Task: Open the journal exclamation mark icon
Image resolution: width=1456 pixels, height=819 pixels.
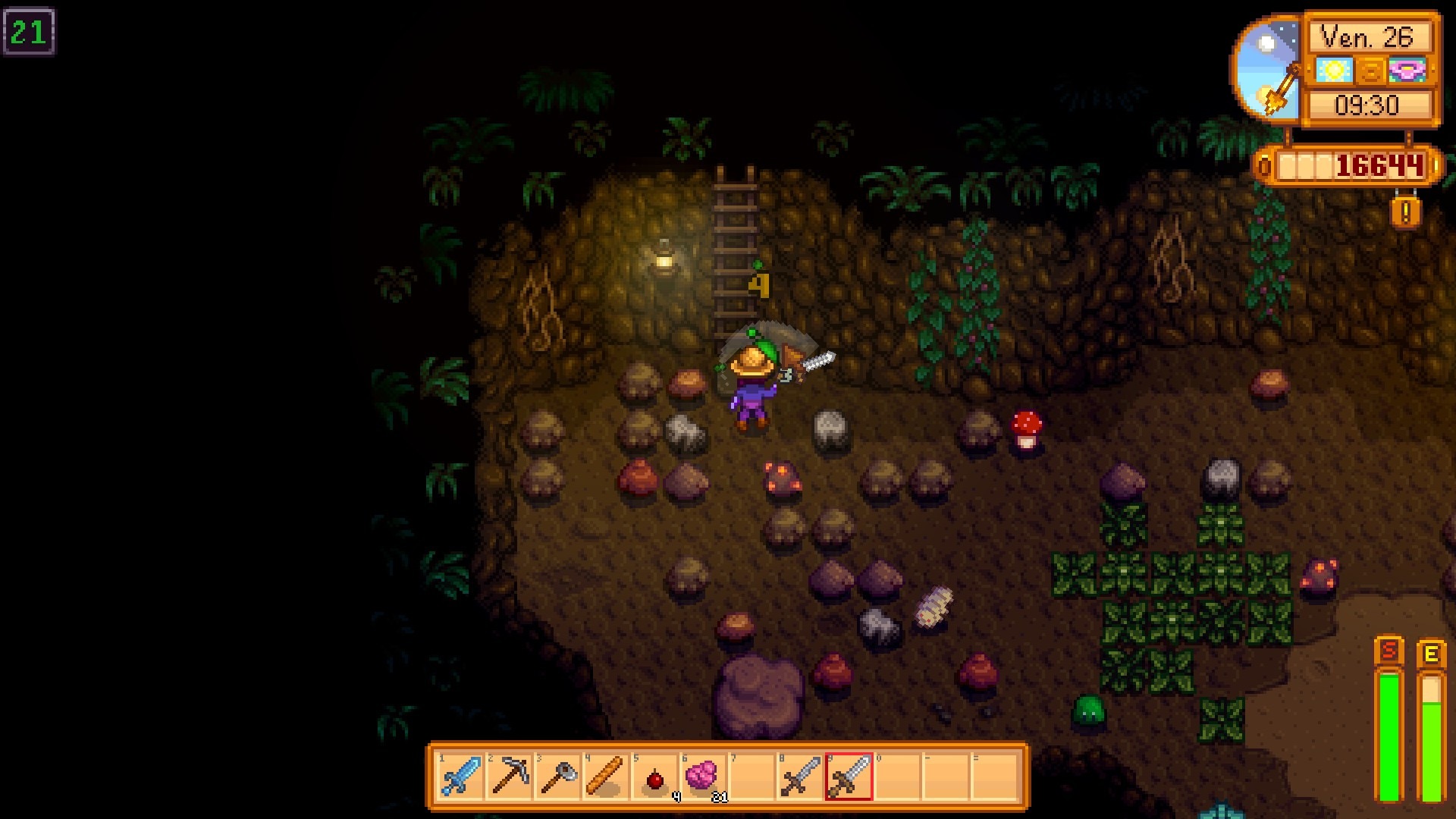Action: coord(1405,213)
